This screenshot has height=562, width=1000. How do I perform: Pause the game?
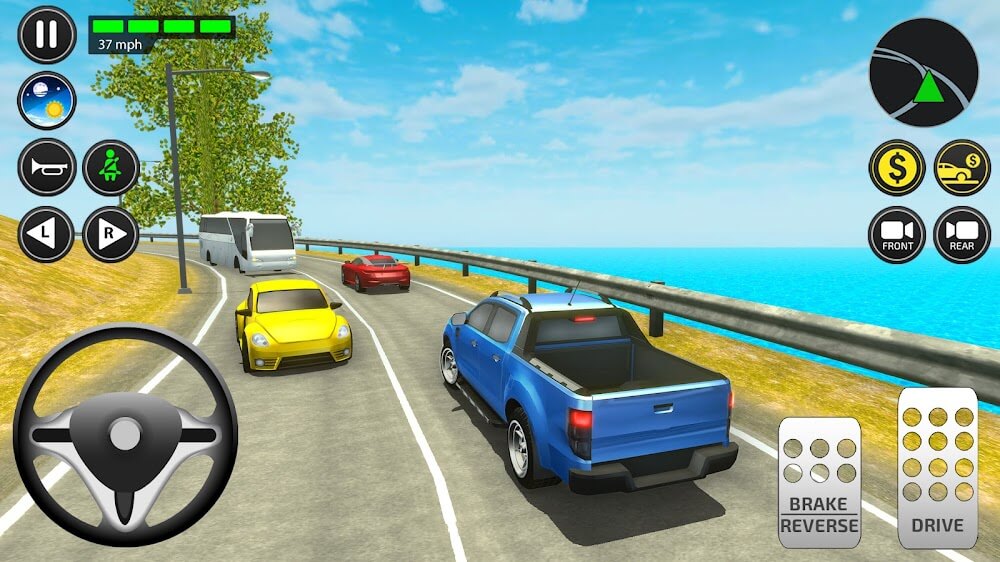pos(47,35)
